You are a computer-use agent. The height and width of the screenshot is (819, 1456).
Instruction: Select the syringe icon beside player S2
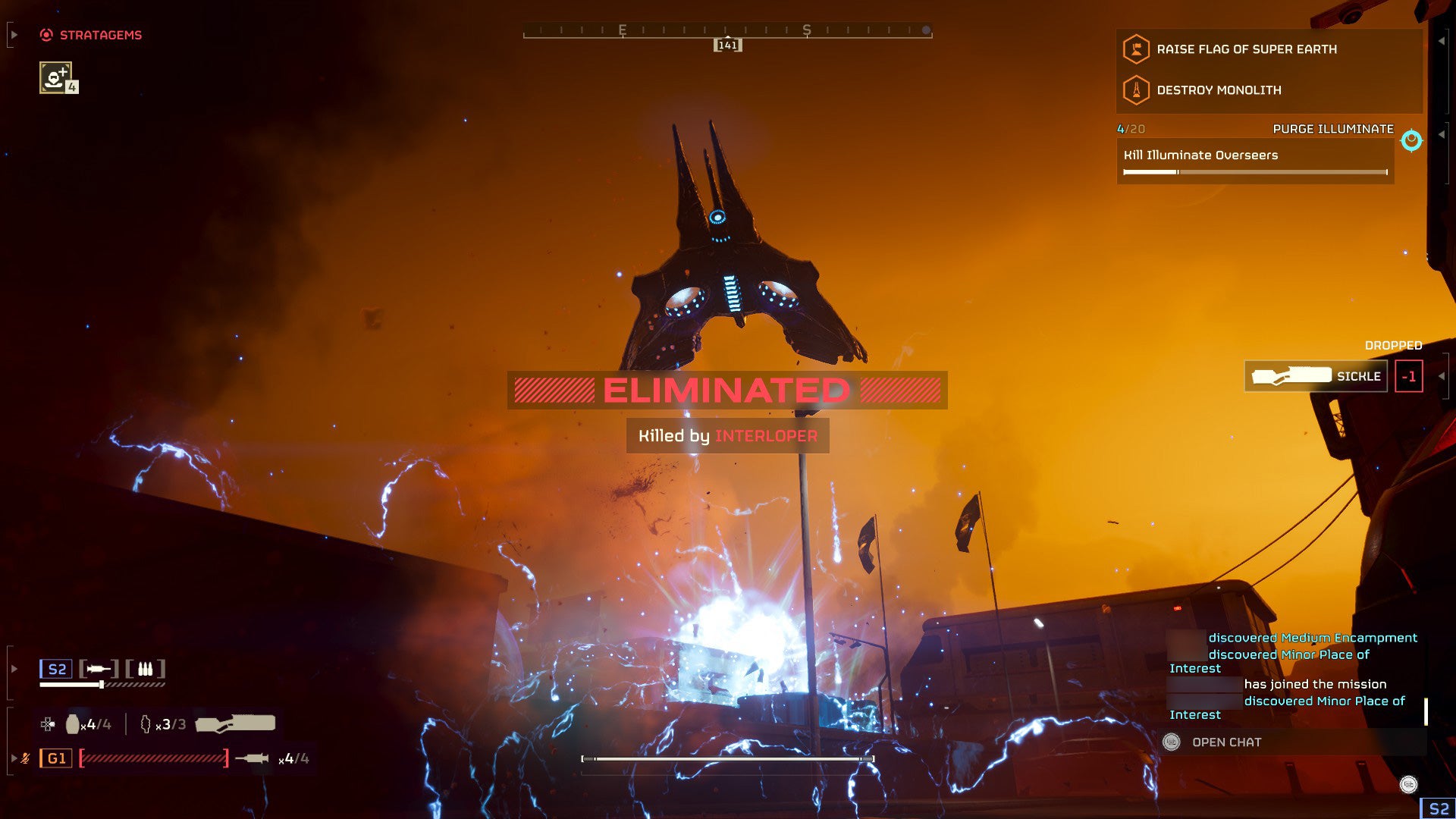(x=97, y=669)
